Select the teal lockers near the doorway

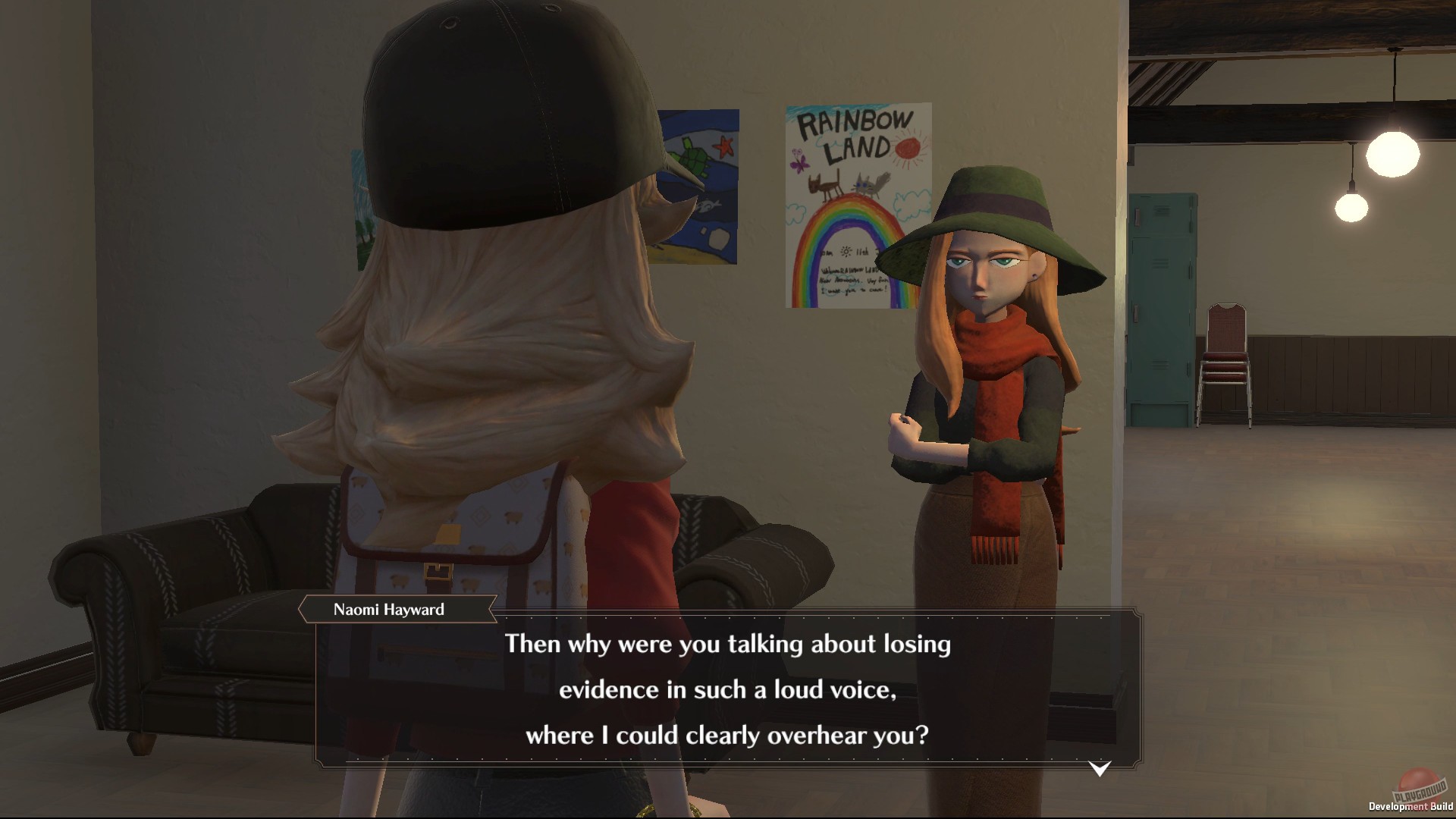coord(1160,303)
